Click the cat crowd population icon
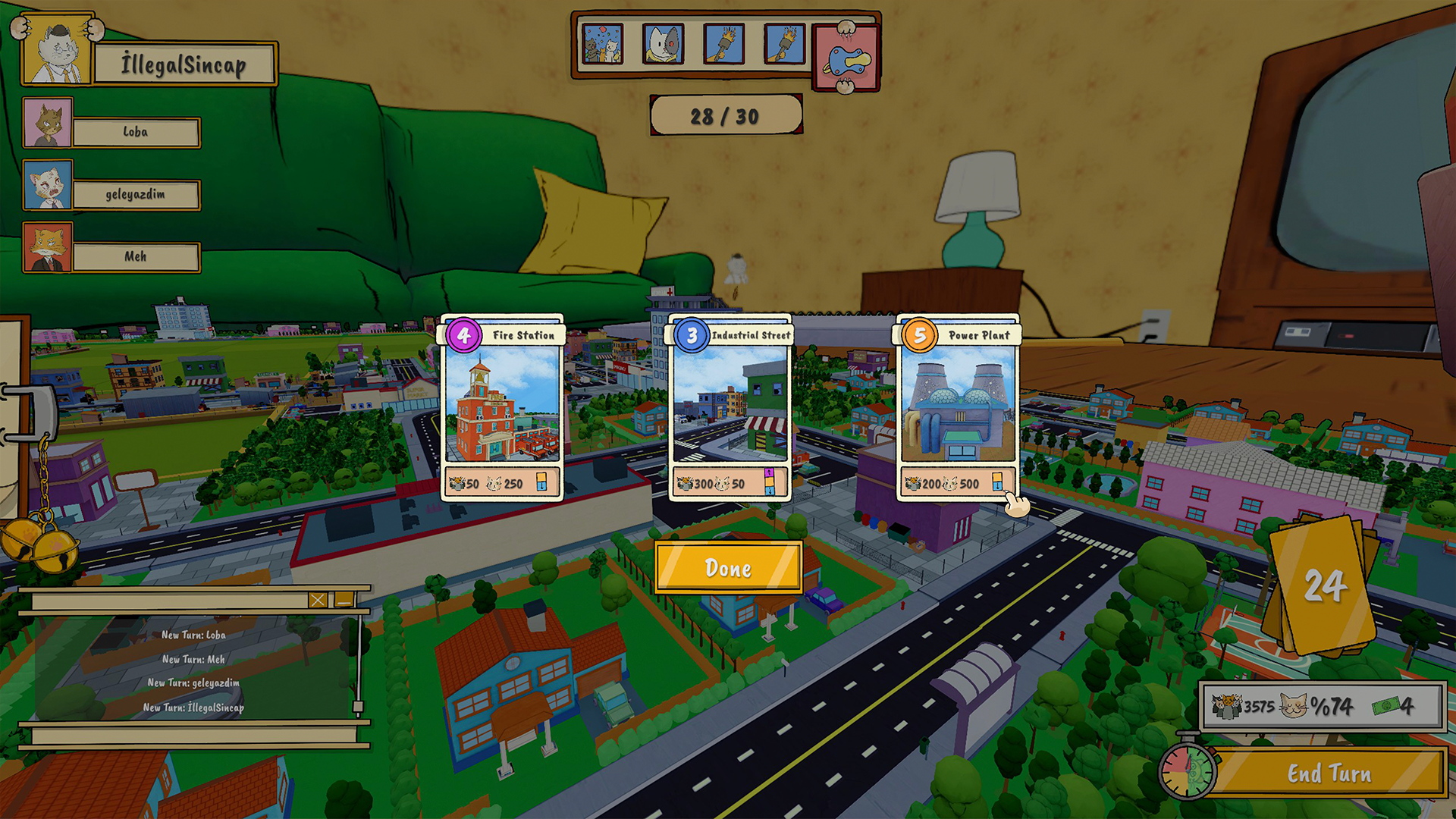This screenshot has width=1456, height=819. 1228,705
